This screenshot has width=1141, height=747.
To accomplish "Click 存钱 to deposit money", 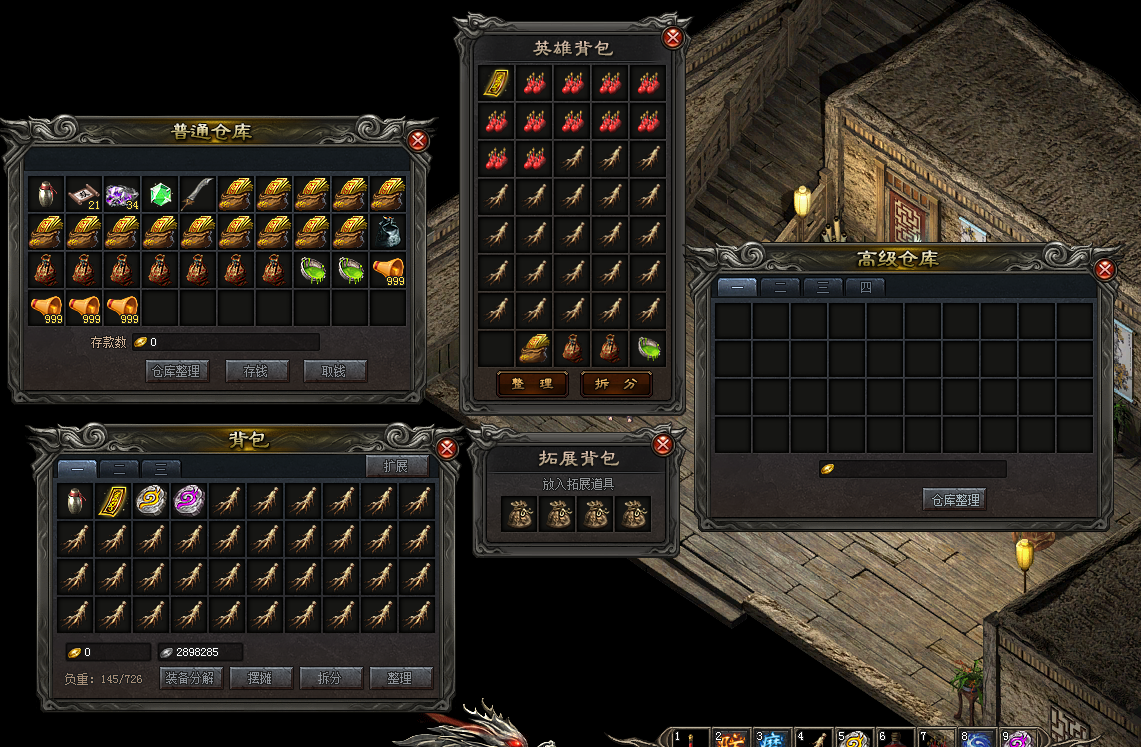I will (x=254, y=371).
